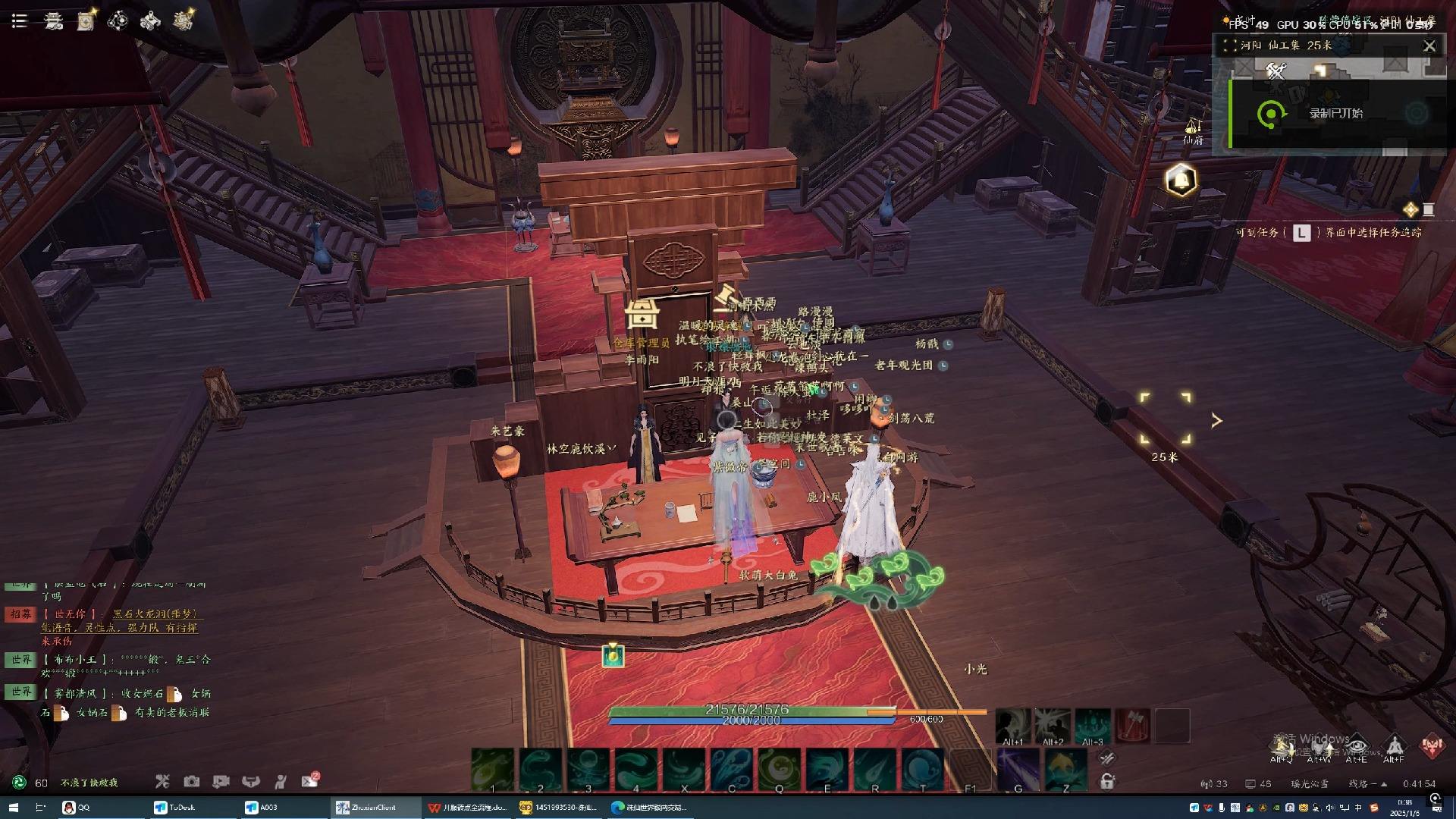
Task: Switch to QQ in the taskbar
Action: [77, 808]
